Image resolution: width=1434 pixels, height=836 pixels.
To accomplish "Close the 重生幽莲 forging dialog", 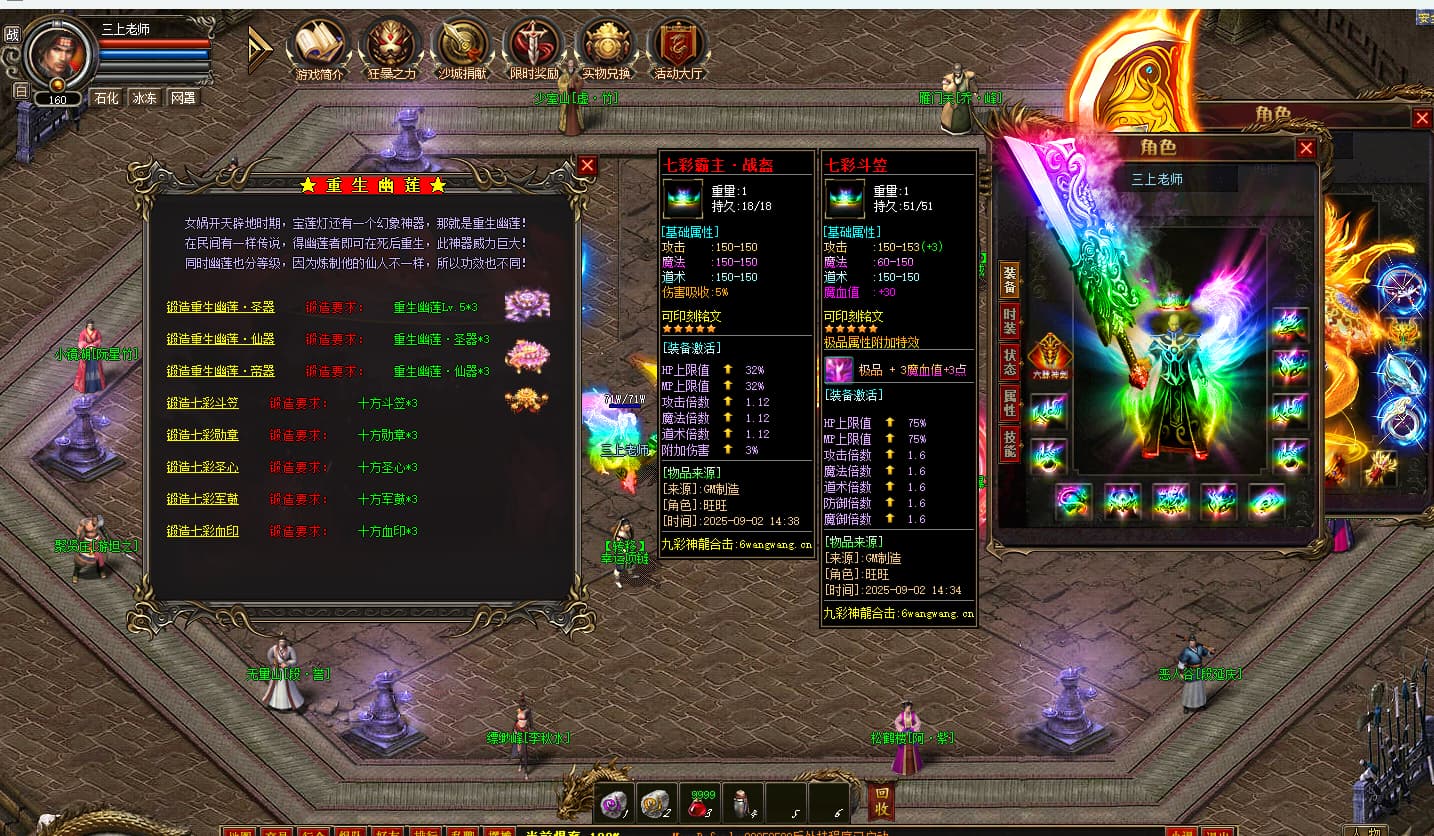I will pos(587,166).
